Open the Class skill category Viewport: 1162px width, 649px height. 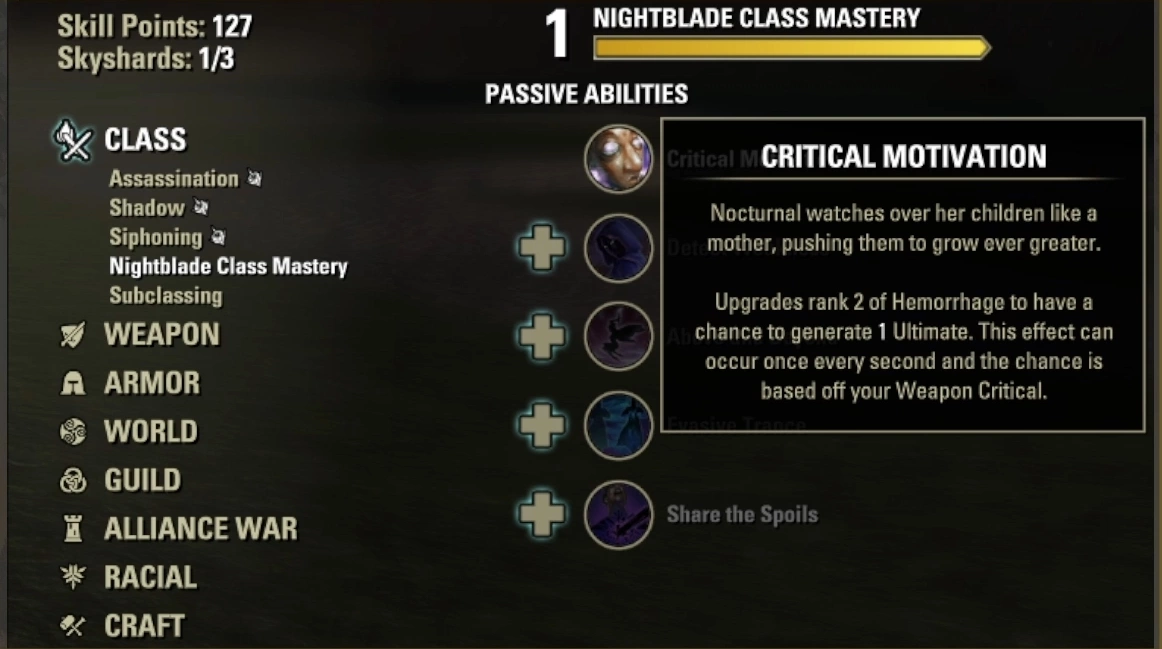click(144, 139)
